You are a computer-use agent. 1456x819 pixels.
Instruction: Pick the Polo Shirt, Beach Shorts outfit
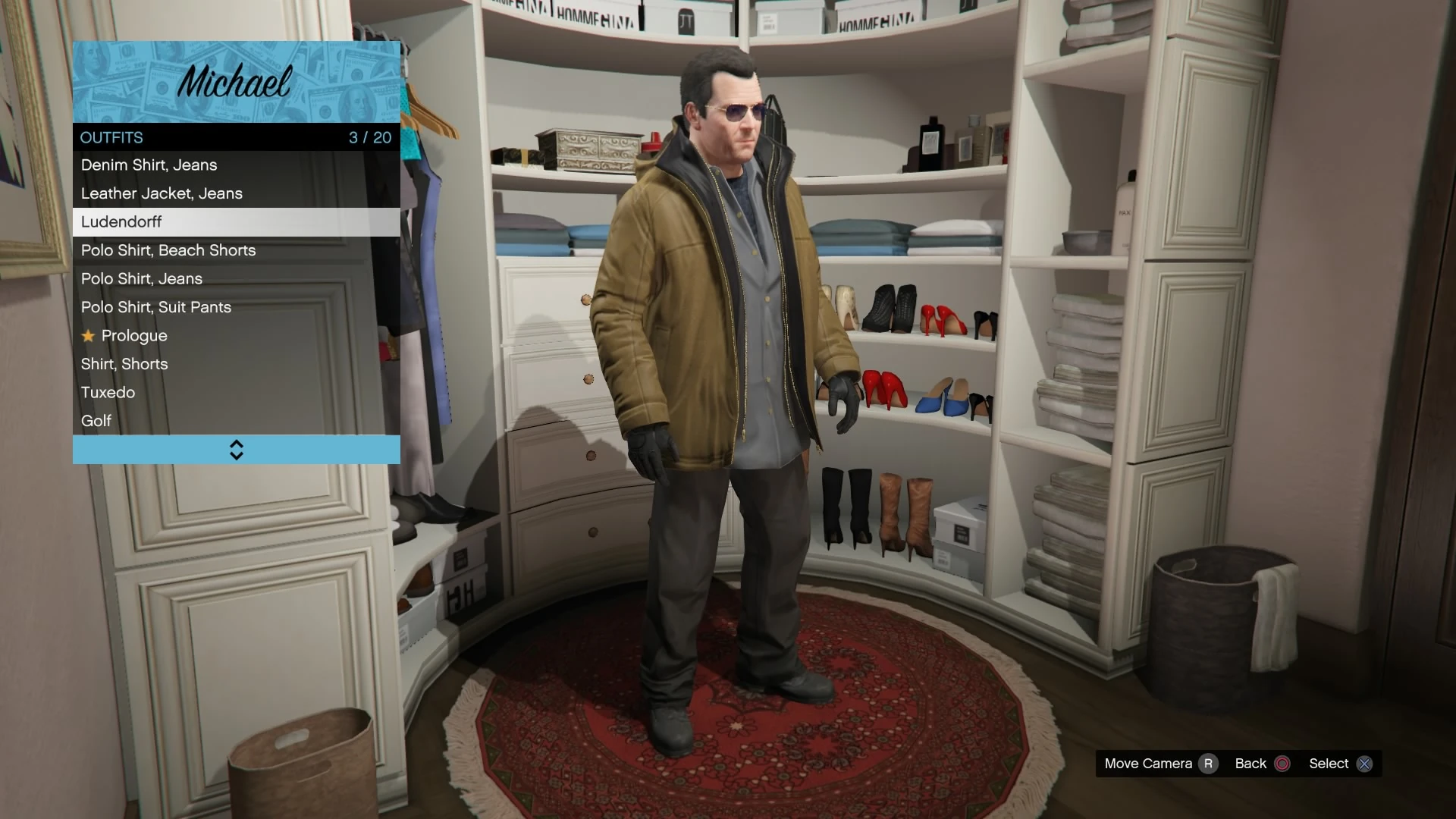tap(168, 250)
